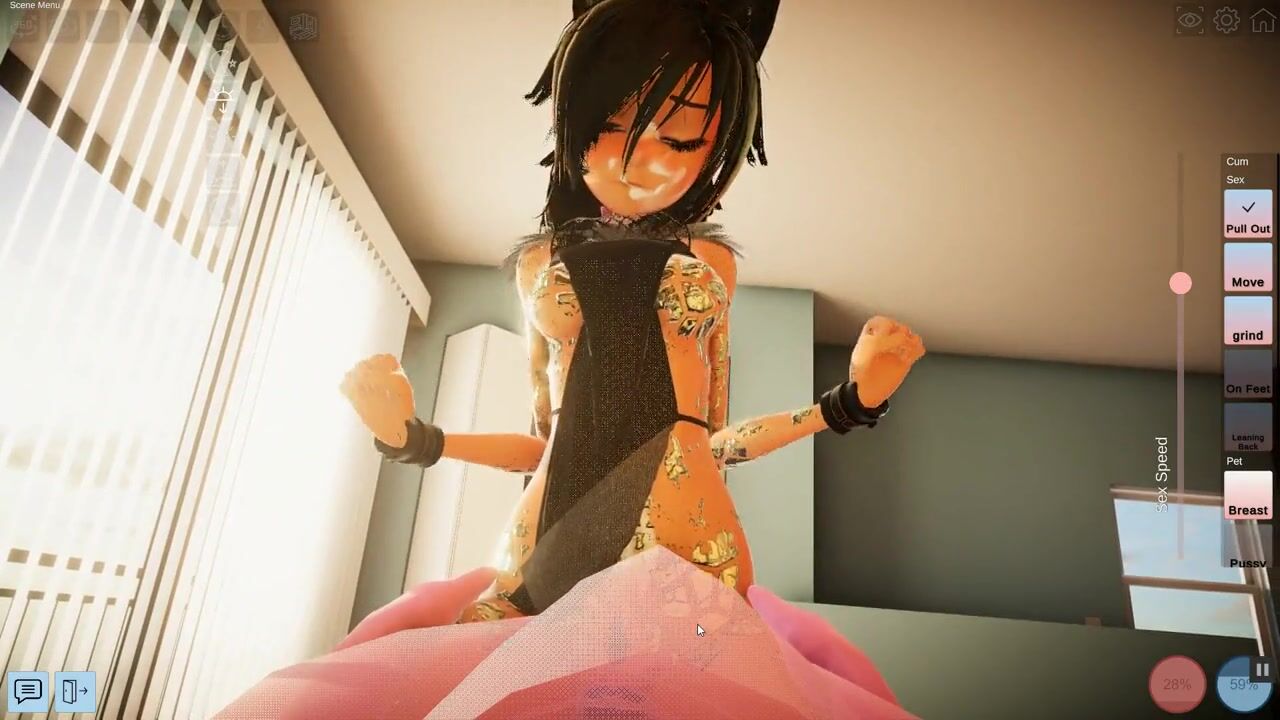Toggle the eye visibility icon
The height and width of the screenshot is (720, 1280).
1189,20
